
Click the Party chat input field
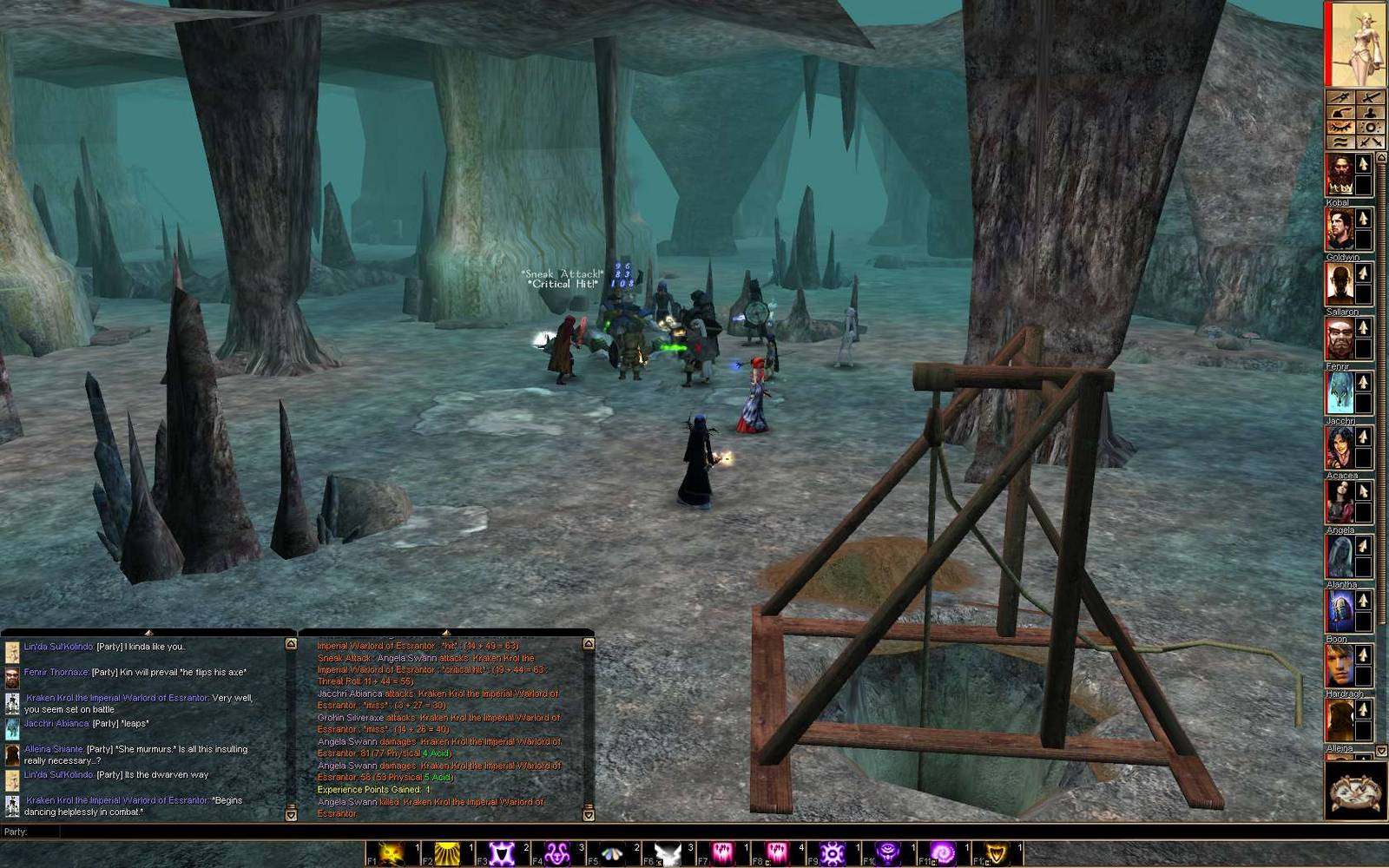click(x=174, y=831)
